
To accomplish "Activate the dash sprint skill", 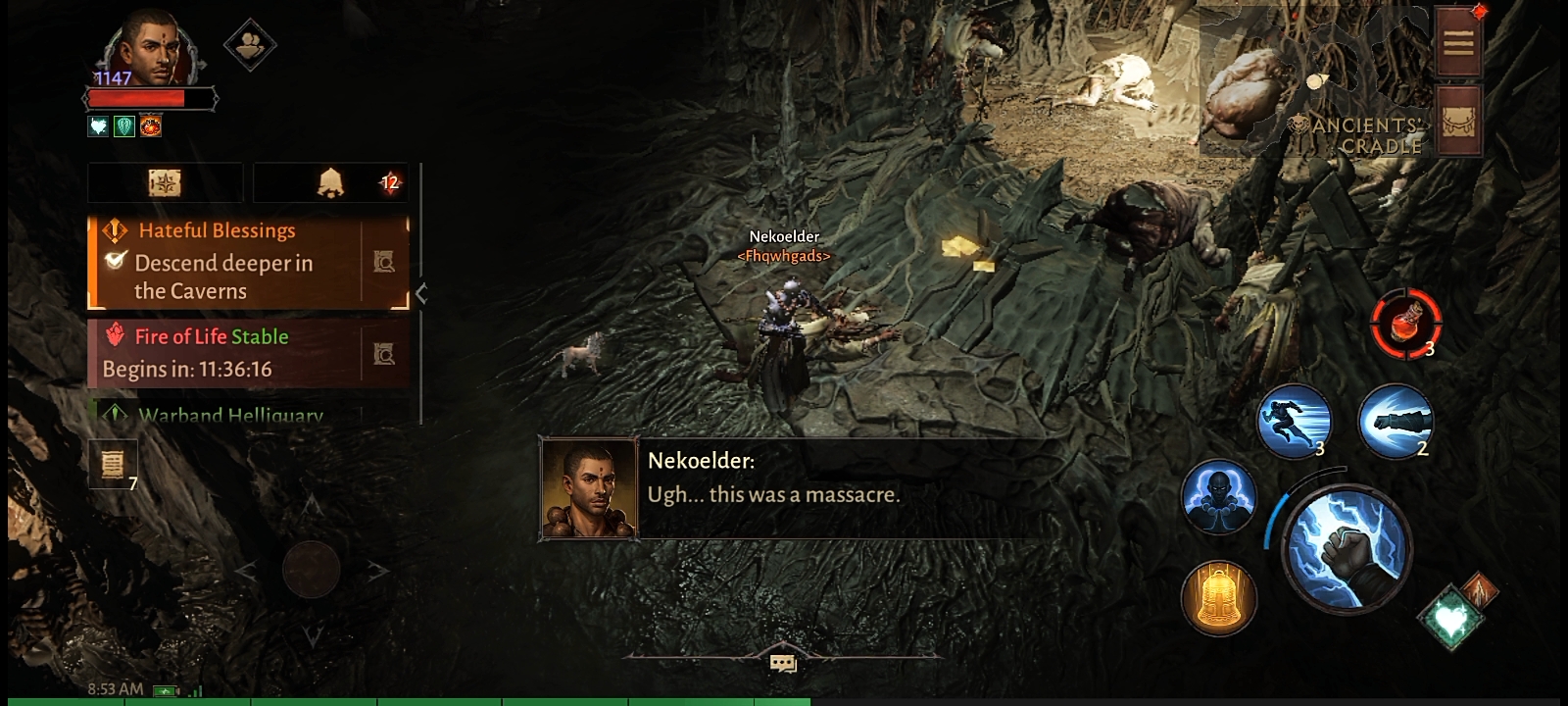I will (1294, 422).
